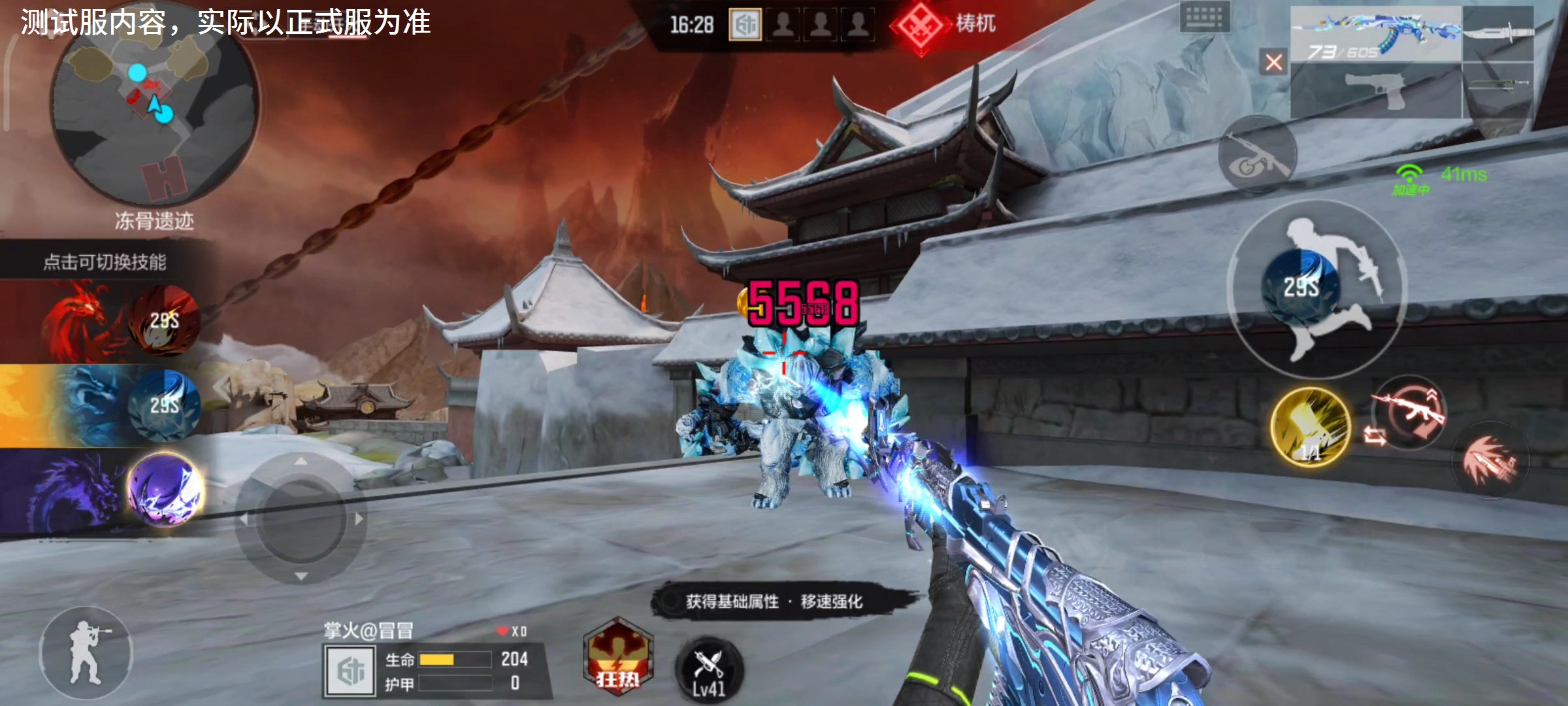Open the circular minimap
Viewport: 1568px width, 706px height.
(154, 108)
